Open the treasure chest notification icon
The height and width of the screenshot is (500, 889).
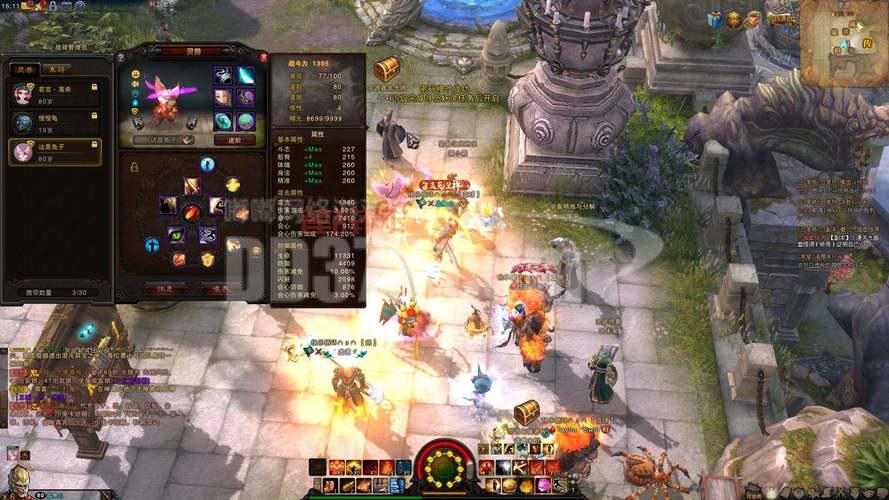(387, 68)
